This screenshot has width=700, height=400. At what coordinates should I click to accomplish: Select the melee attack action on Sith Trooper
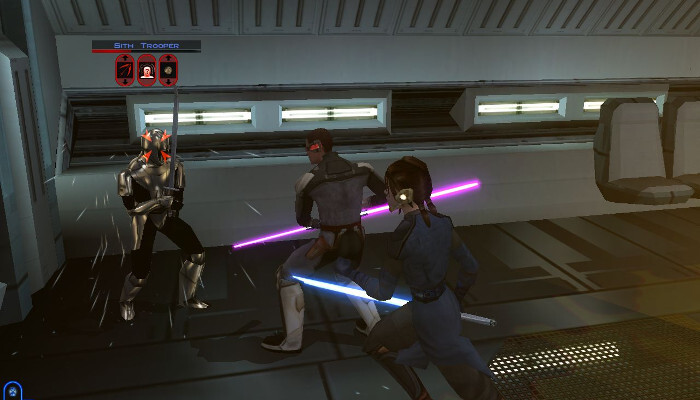(x=125, y=70)
